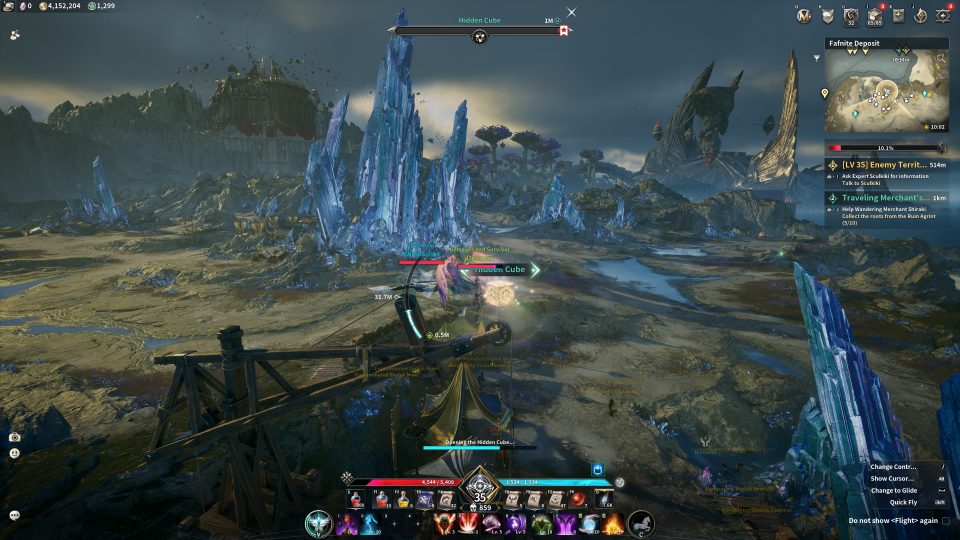Open the inventory bag showing 65/65
Viewport: 960px width, 540px height.
click(873, 15)
